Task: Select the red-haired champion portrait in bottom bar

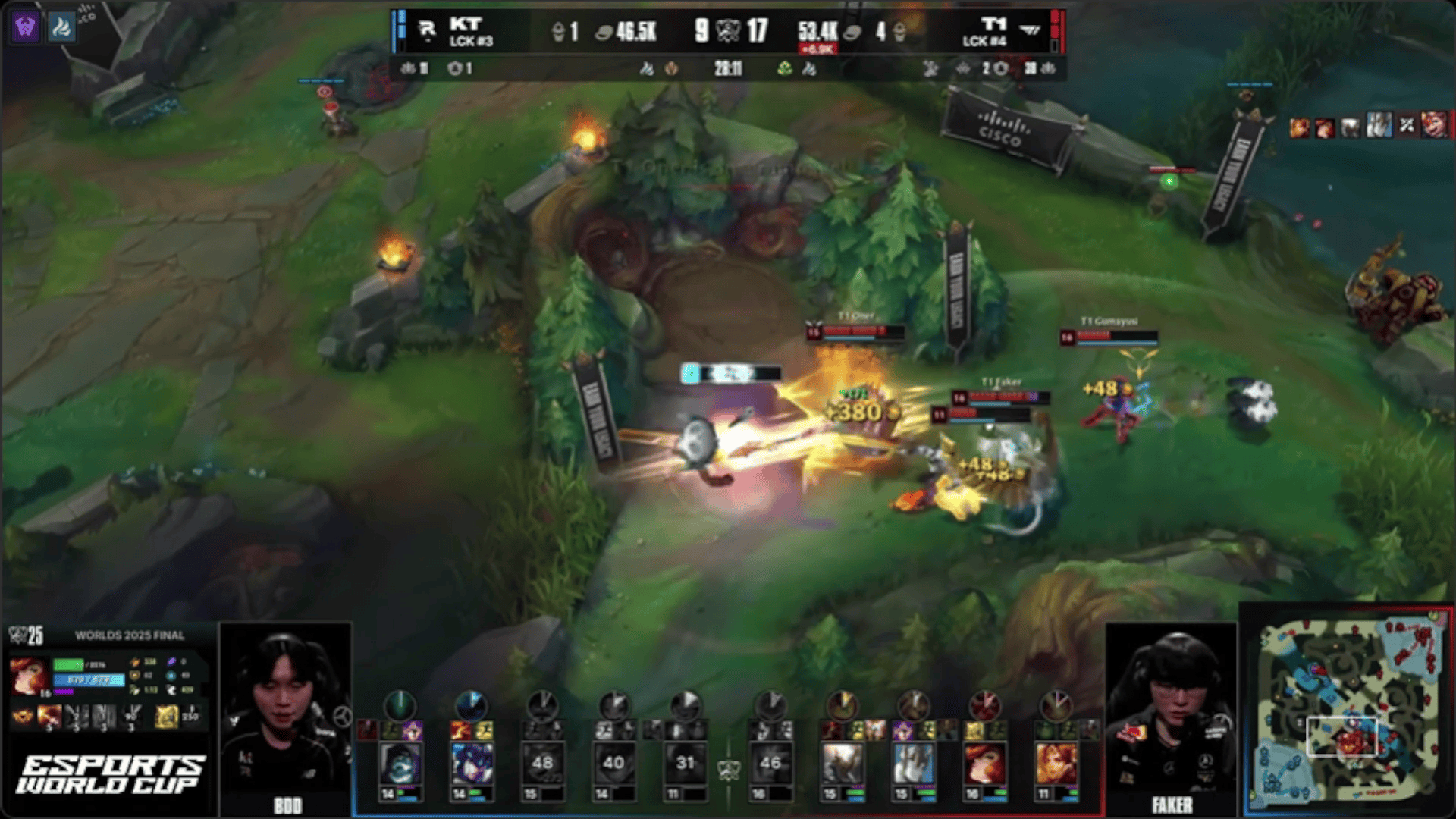Action: tap(984, 764)
